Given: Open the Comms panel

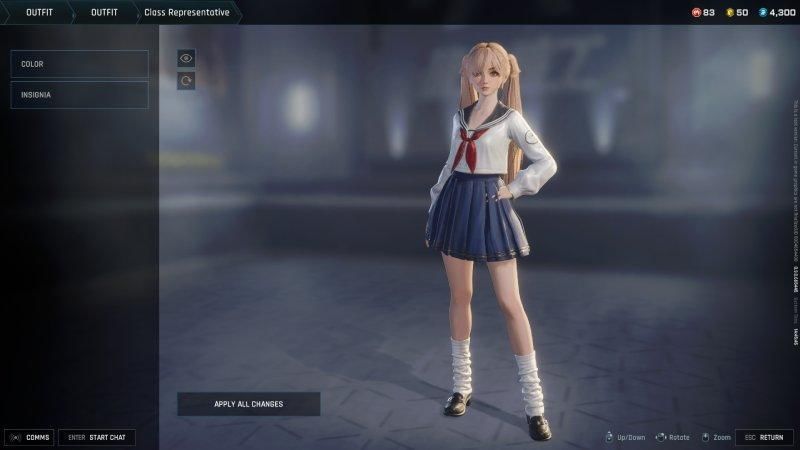Looking at the screenshot, I should point(29,437).
